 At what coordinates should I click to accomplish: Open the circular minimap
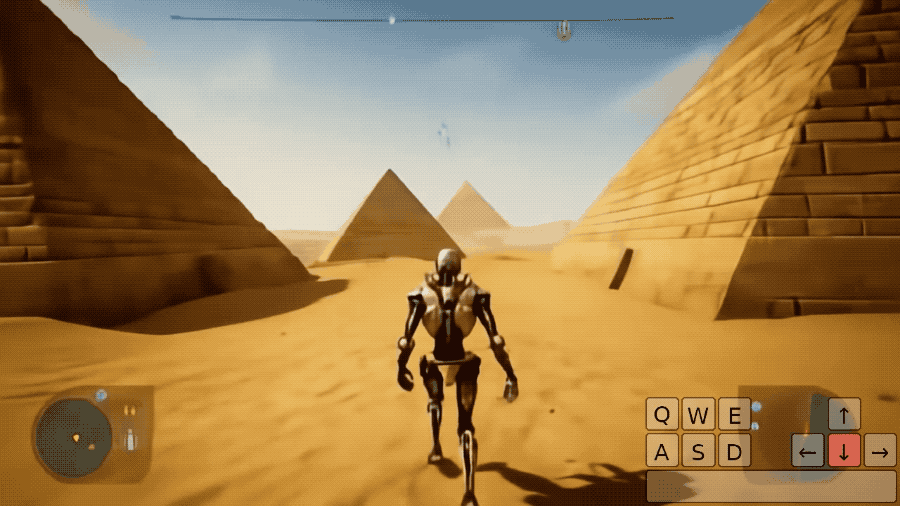(x=73, y=437)
